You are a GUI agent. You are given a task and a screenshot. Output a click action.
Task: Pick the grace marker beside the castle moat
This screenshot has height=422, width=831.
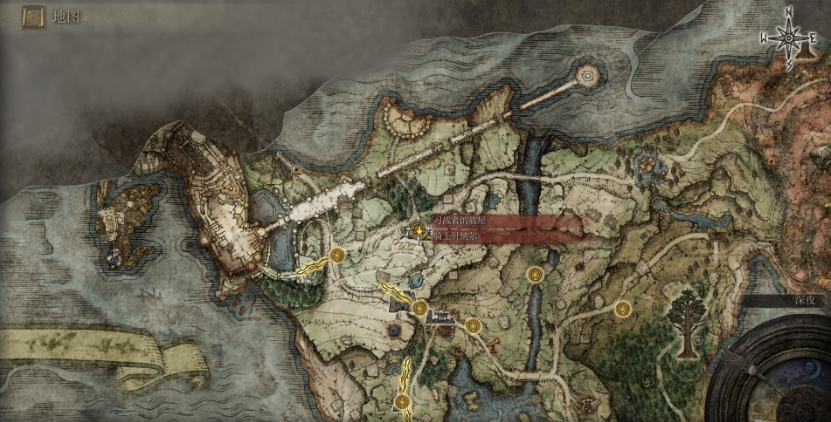(338, 256)
